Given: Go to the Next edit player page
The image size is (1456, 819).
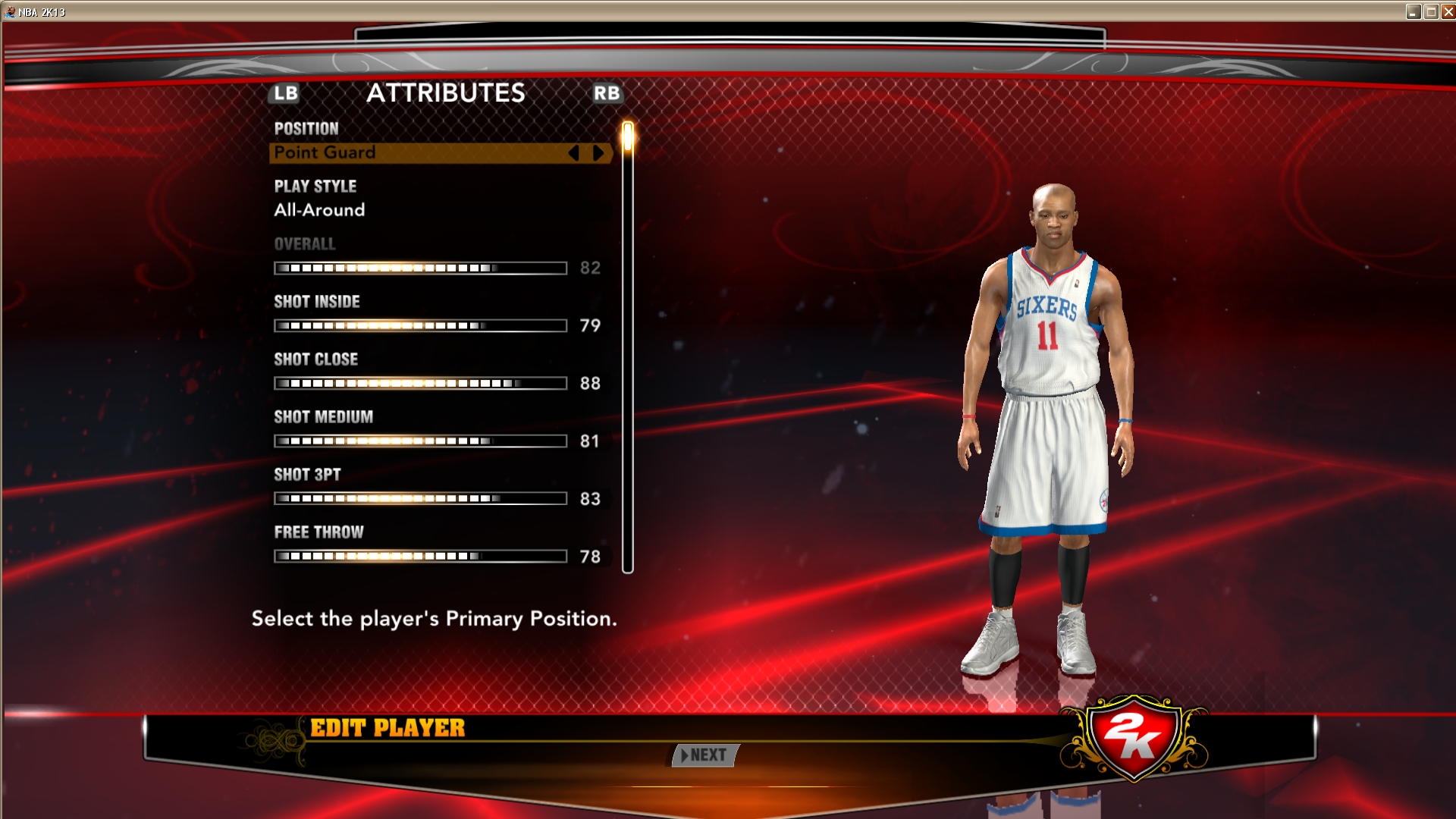Looking at the screenshot, I should click(705, 755).
